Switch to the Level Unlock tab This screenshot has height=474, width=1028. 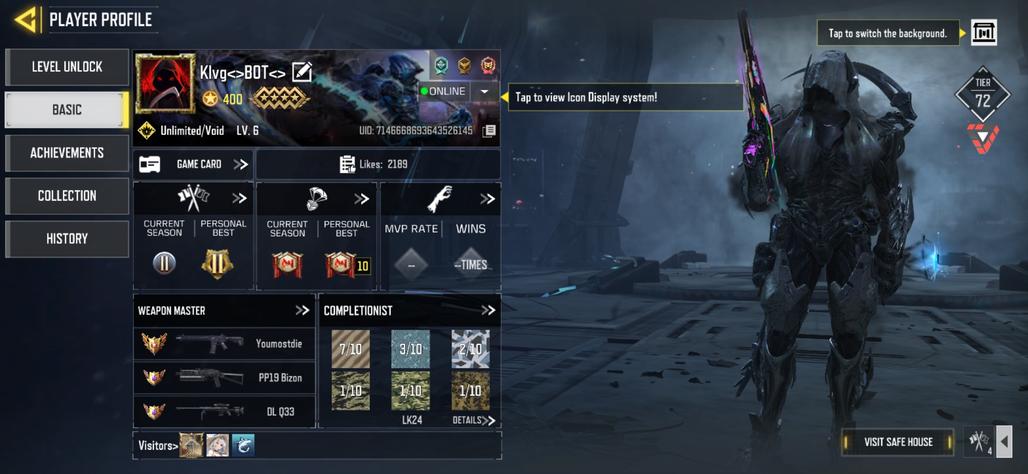coord(67,67)
